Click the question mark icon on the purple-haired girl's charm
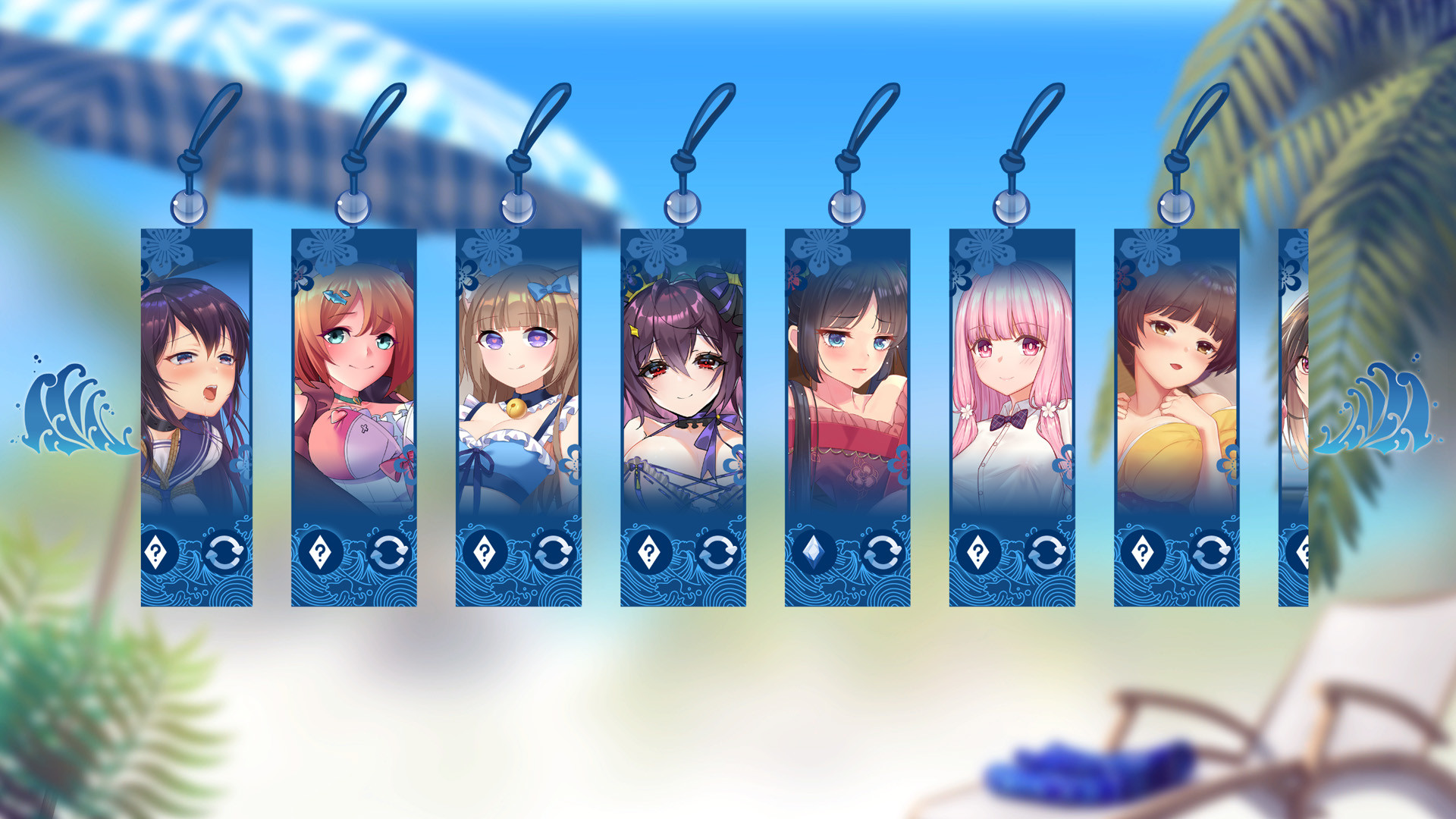Image resolution: width=1456 pixels, height=819 pixels. tap(158, 554)
